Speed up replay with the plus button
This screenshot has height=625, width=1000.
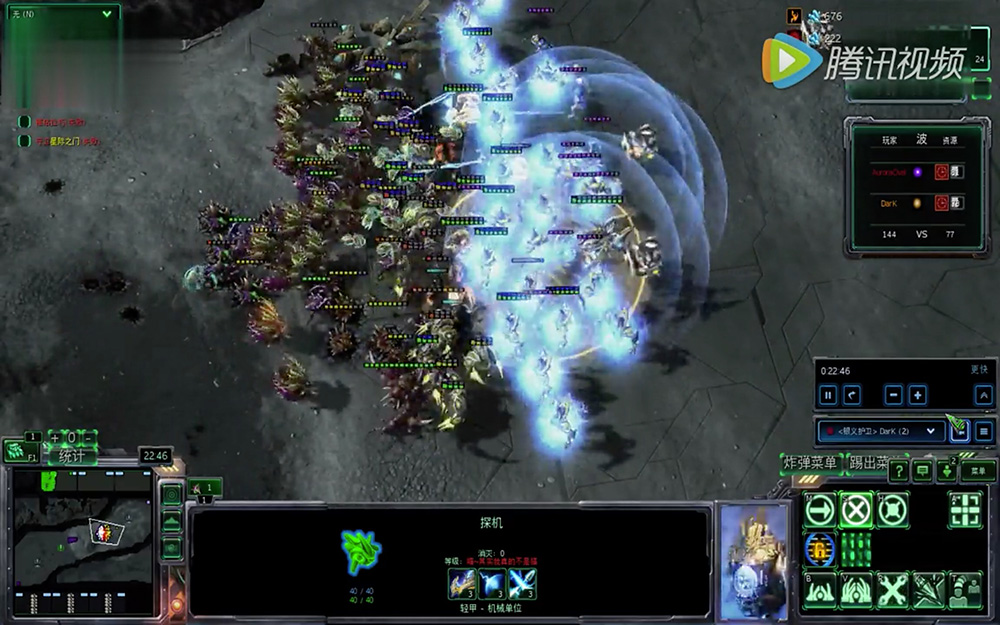[917, 395]
